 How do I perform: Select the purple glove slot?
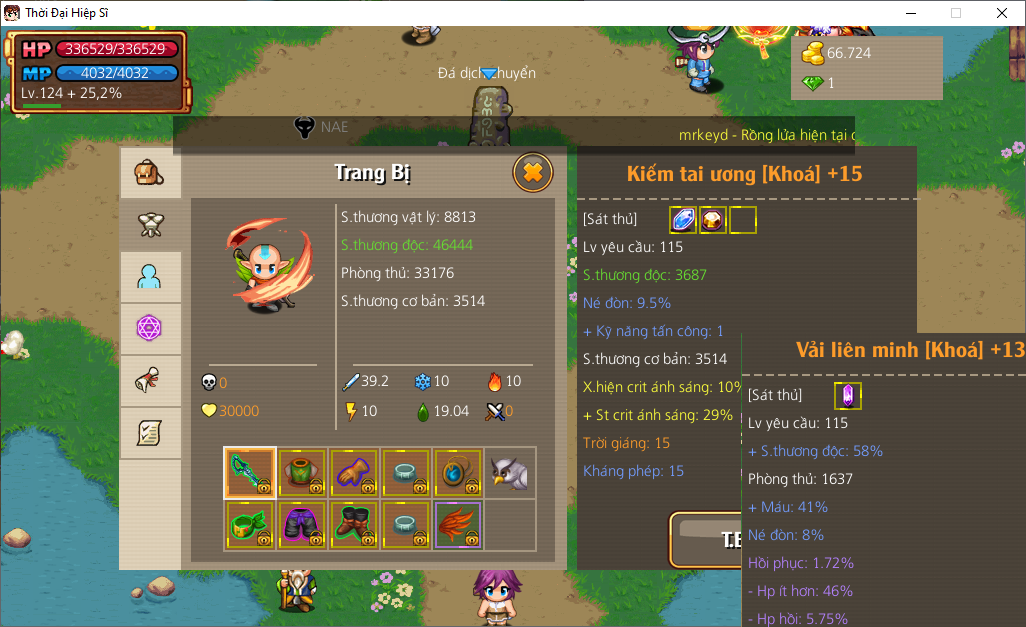click(x=354, y=473)
